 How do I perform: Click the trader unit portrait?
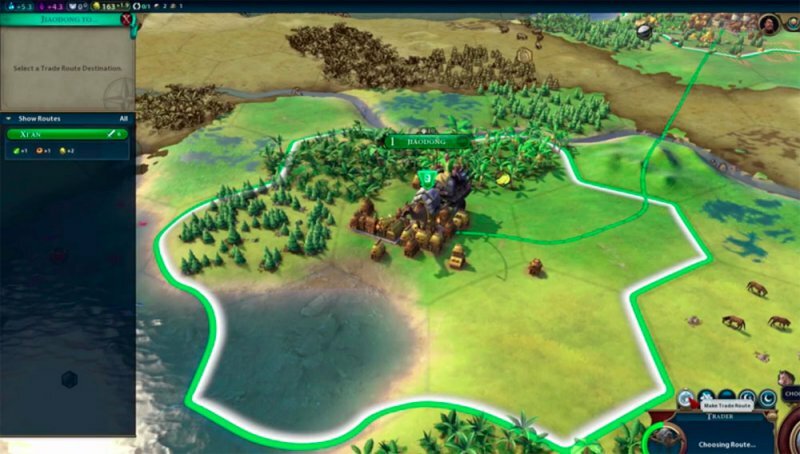click(x=665, y=437)
